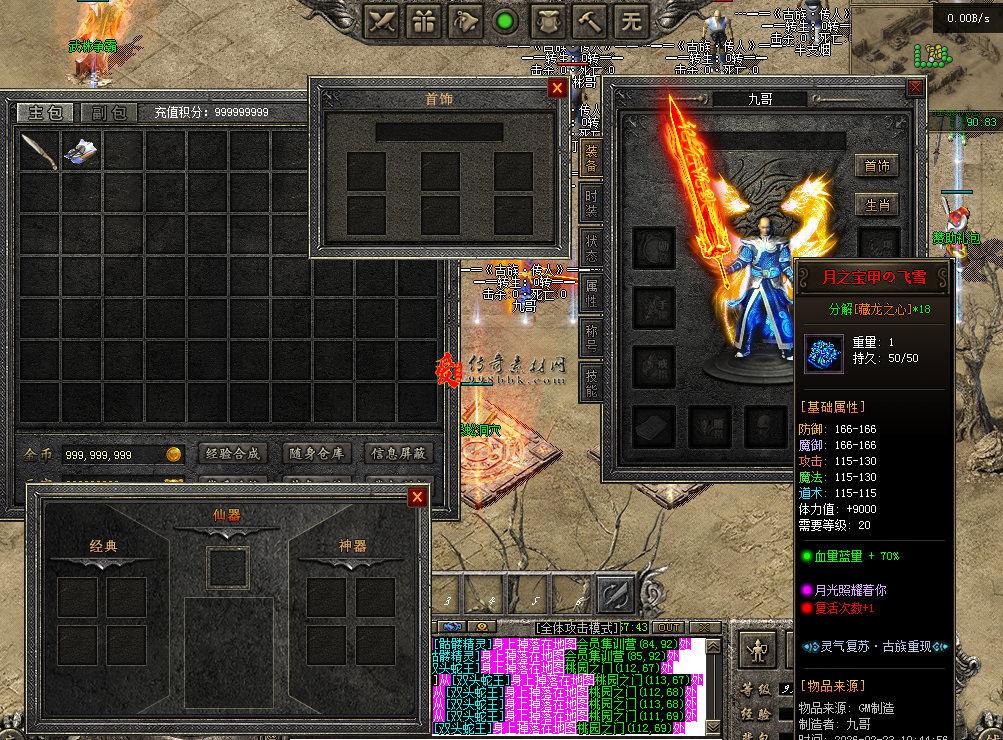Image resolution: width=1003 pixels, height=740 pixels.
Task: Click the hammer icon in top bar
Action: (589, 21)
